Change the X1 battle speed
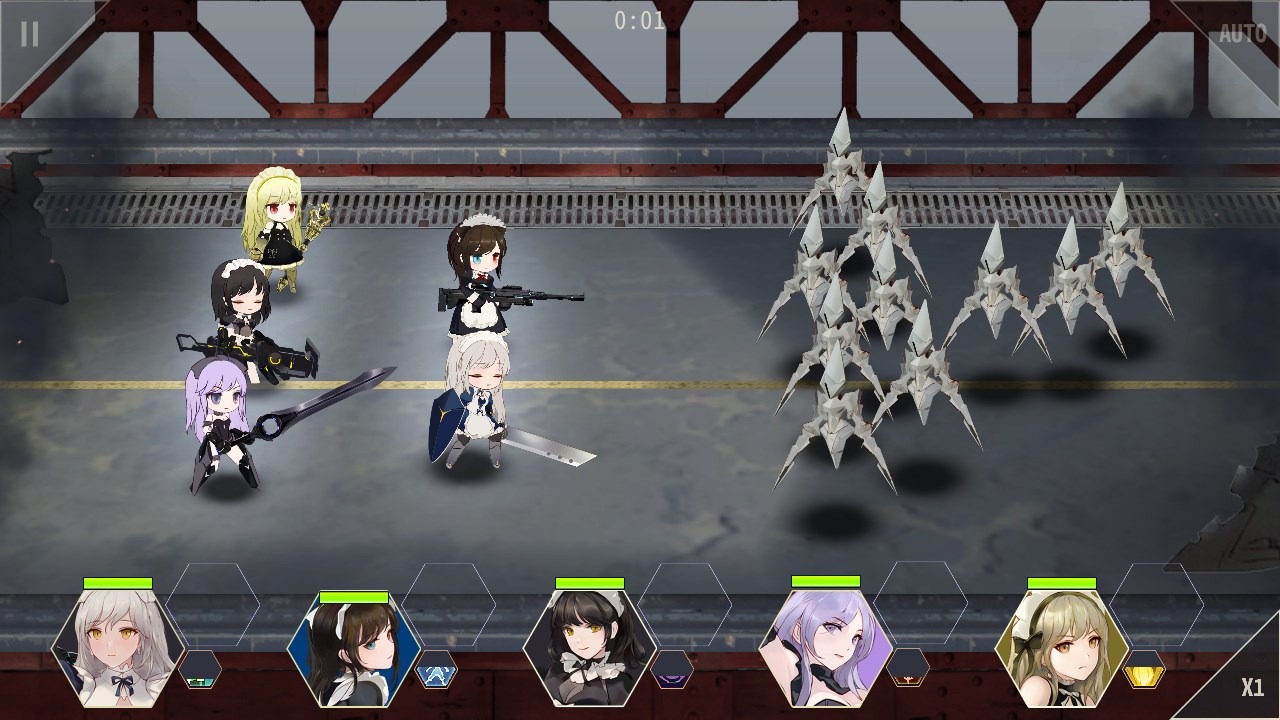The width and height of the screenshot is (1280, 720). click(1252, 687)
